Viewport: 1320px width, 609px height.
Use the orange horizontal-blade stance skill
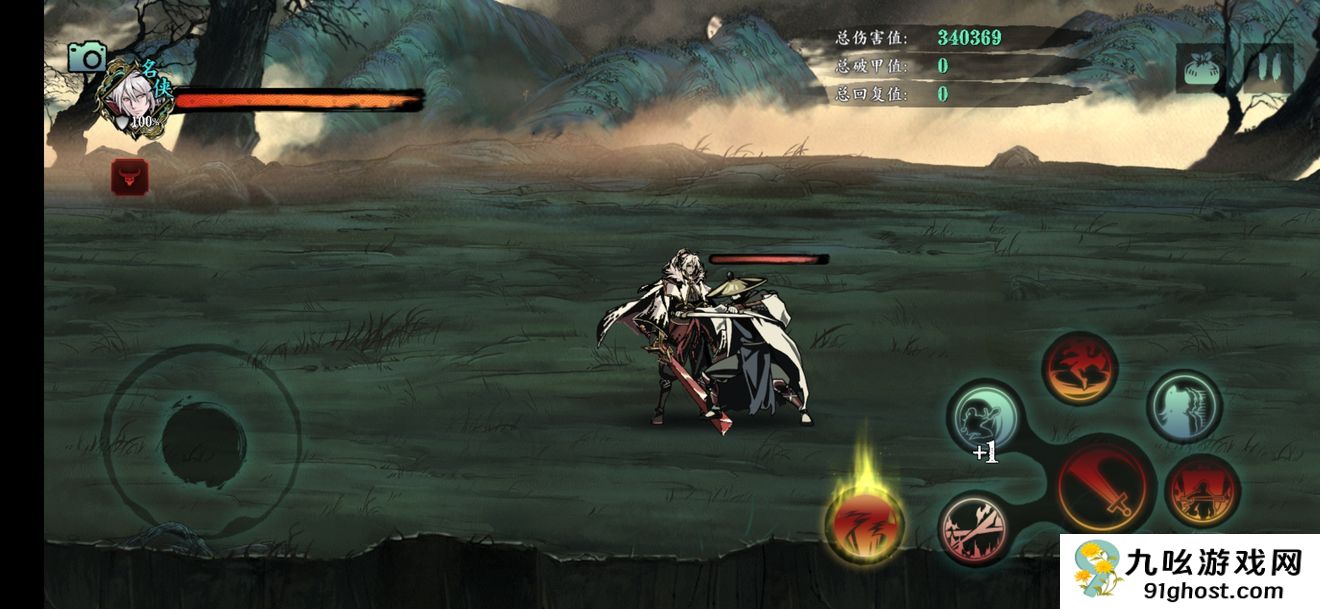tap(1202, 491)
